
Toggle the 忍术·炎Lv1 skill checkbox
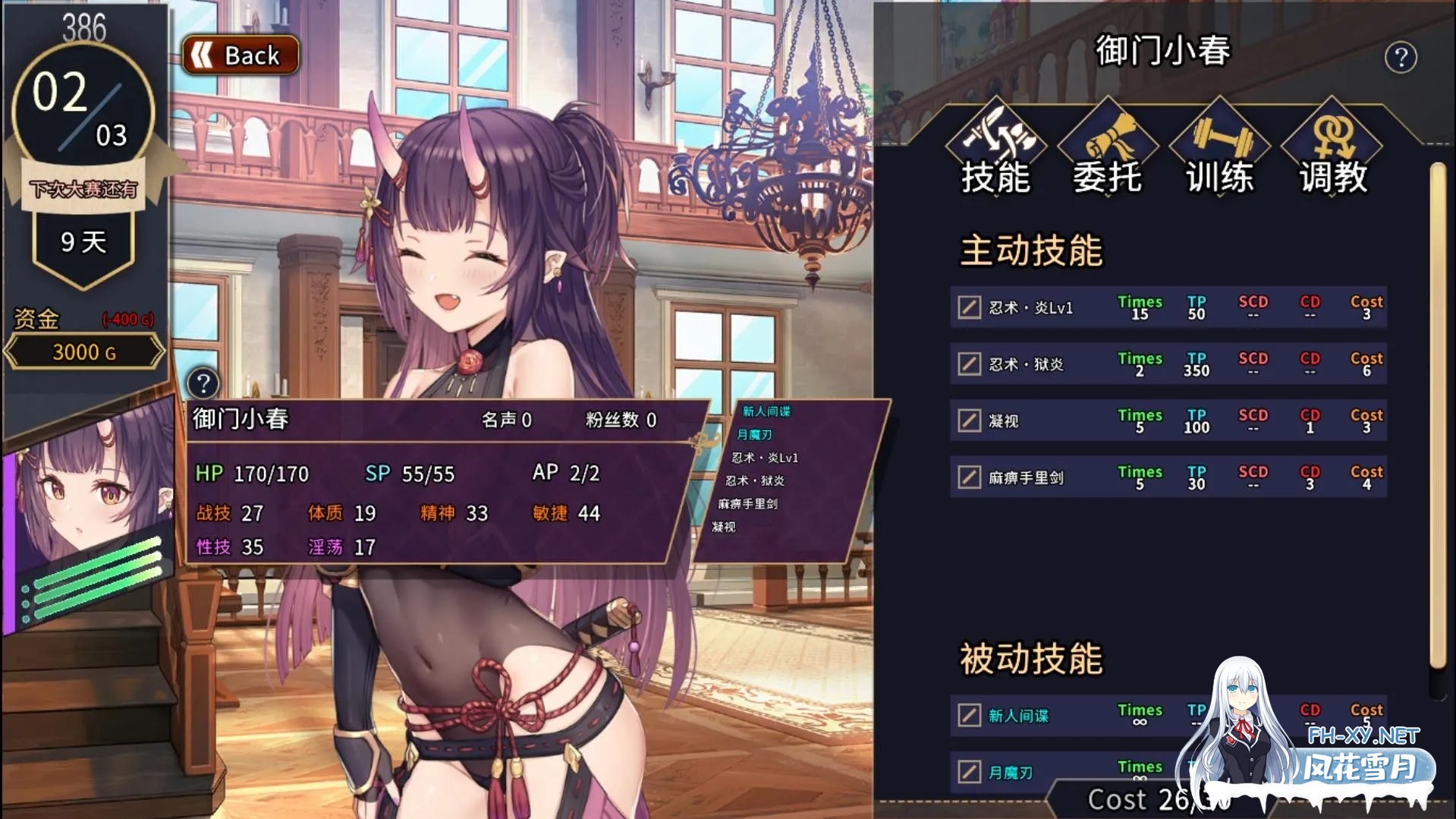pos(969,307)
